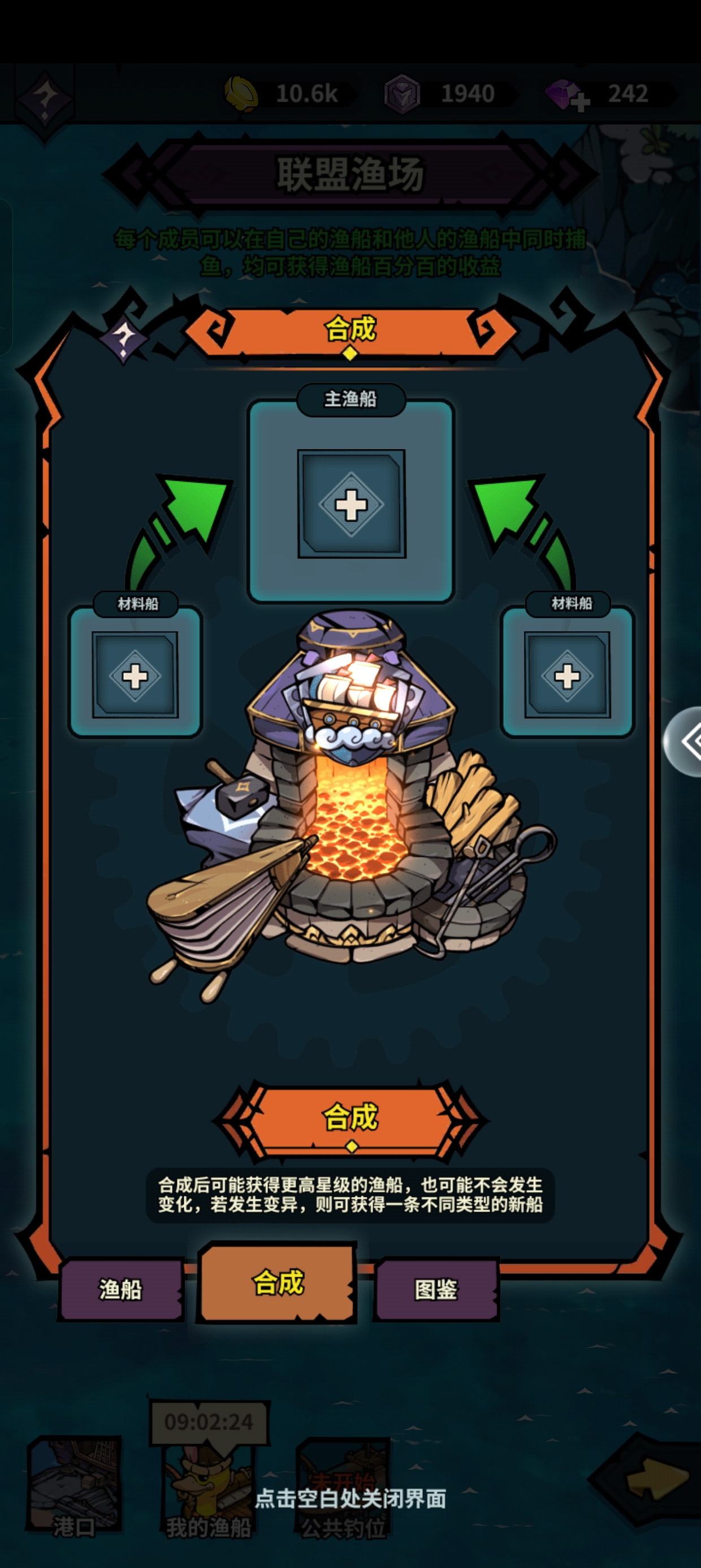
Task: Open the question mark help at top-left corner
Action: [44, 97]
